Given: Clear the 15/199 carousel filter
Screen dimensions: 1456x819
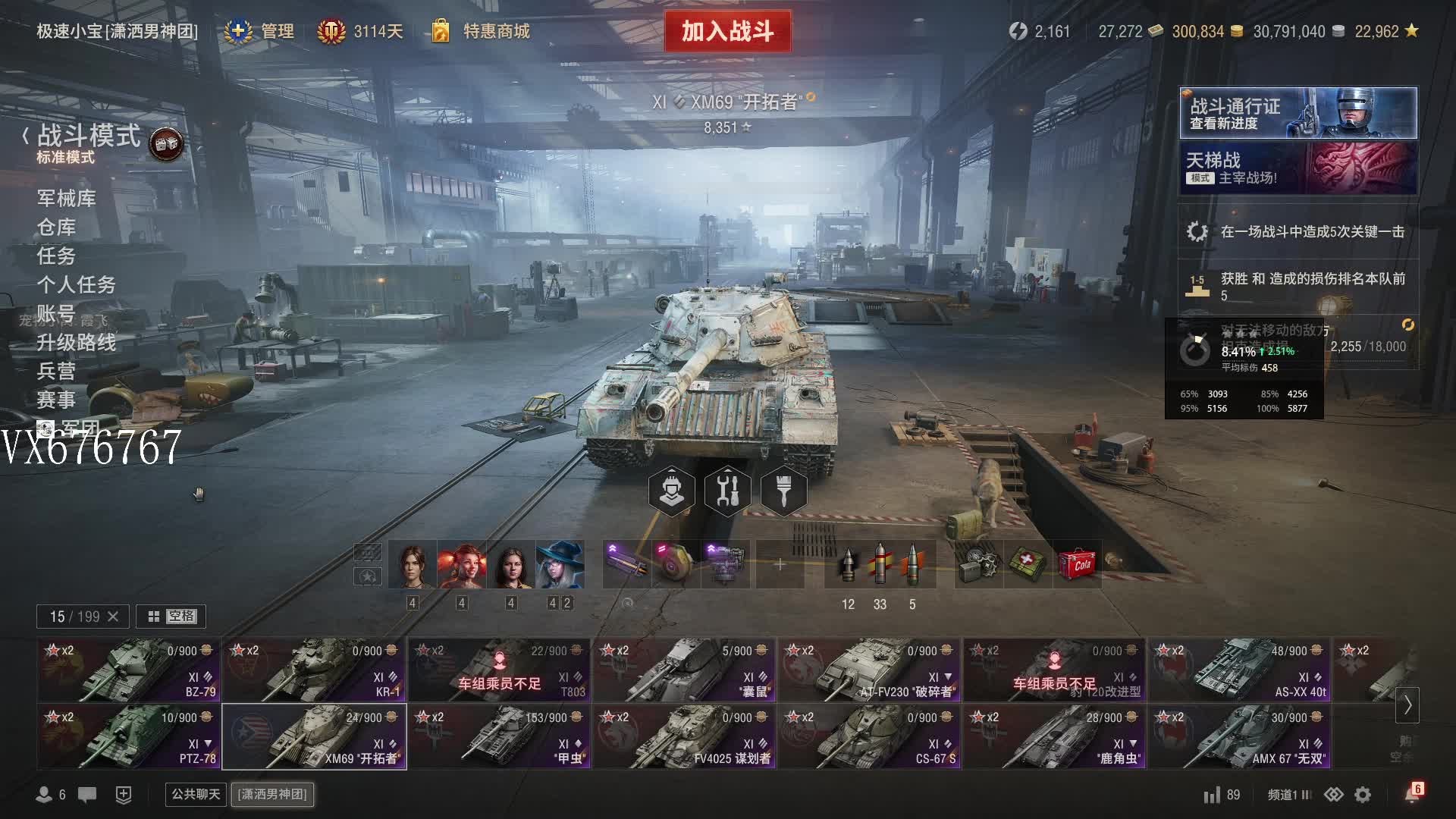Looking at the screenshot, I should point(113,617).
